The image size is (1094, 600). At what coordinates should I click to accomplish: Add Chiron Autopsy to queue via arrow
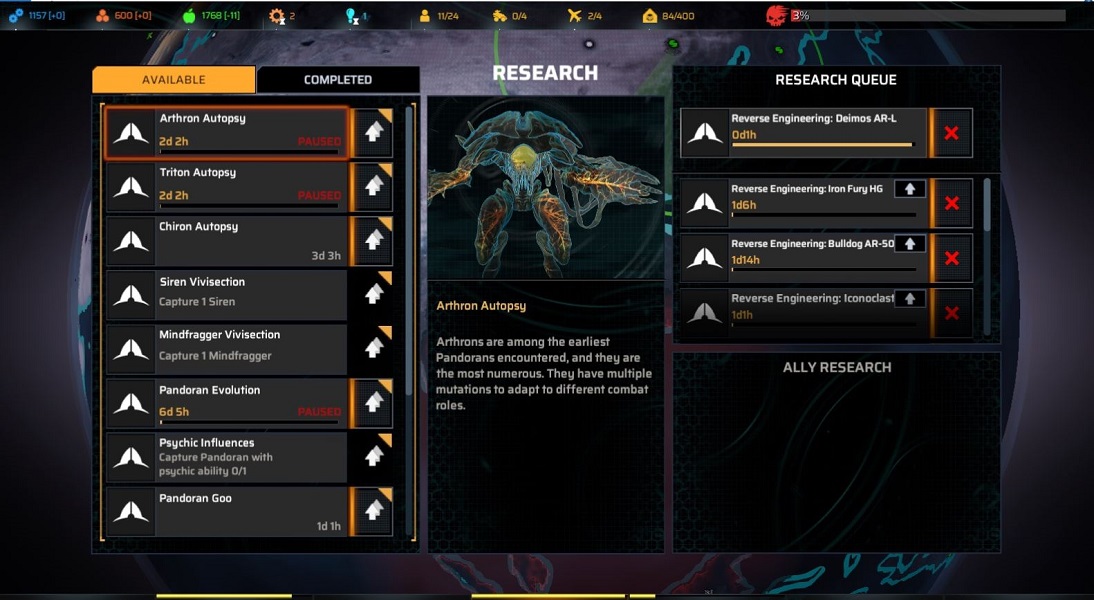coord(373,240)
